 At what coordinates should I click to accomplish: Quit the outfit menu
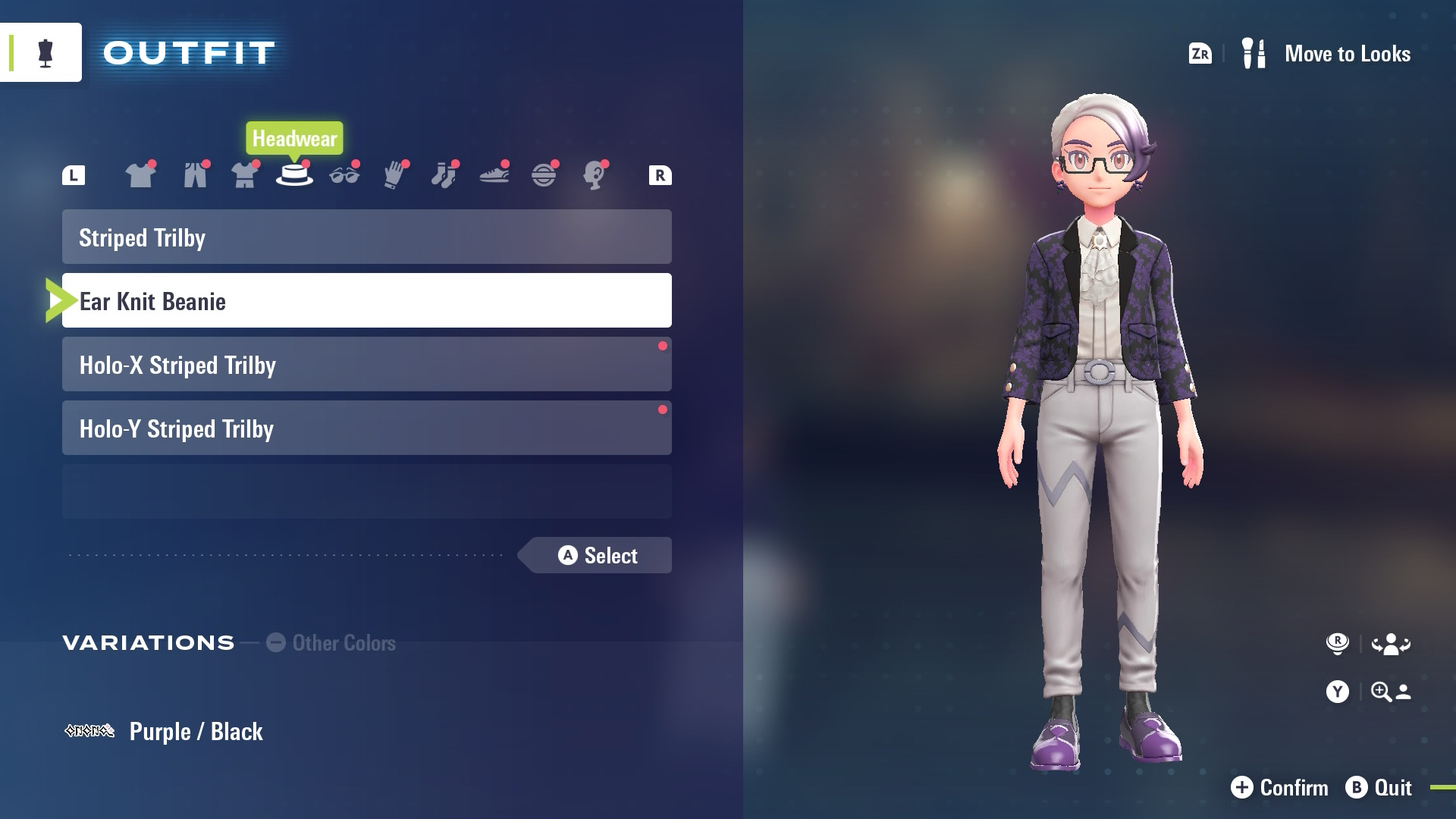[x=1379, y=788]
